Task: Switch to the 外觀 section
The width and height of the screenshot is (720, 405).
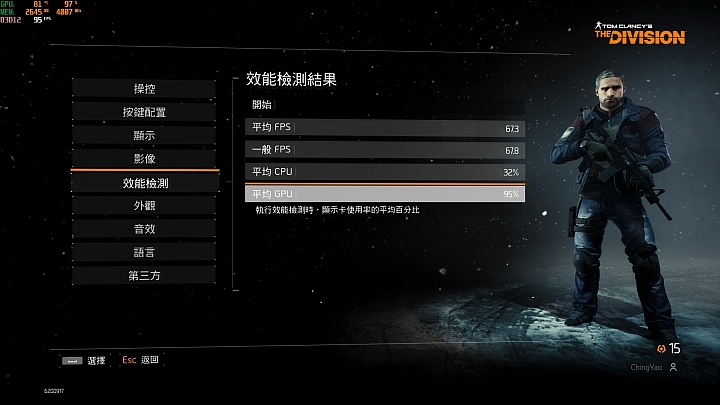Action: (x=144, y=205)
